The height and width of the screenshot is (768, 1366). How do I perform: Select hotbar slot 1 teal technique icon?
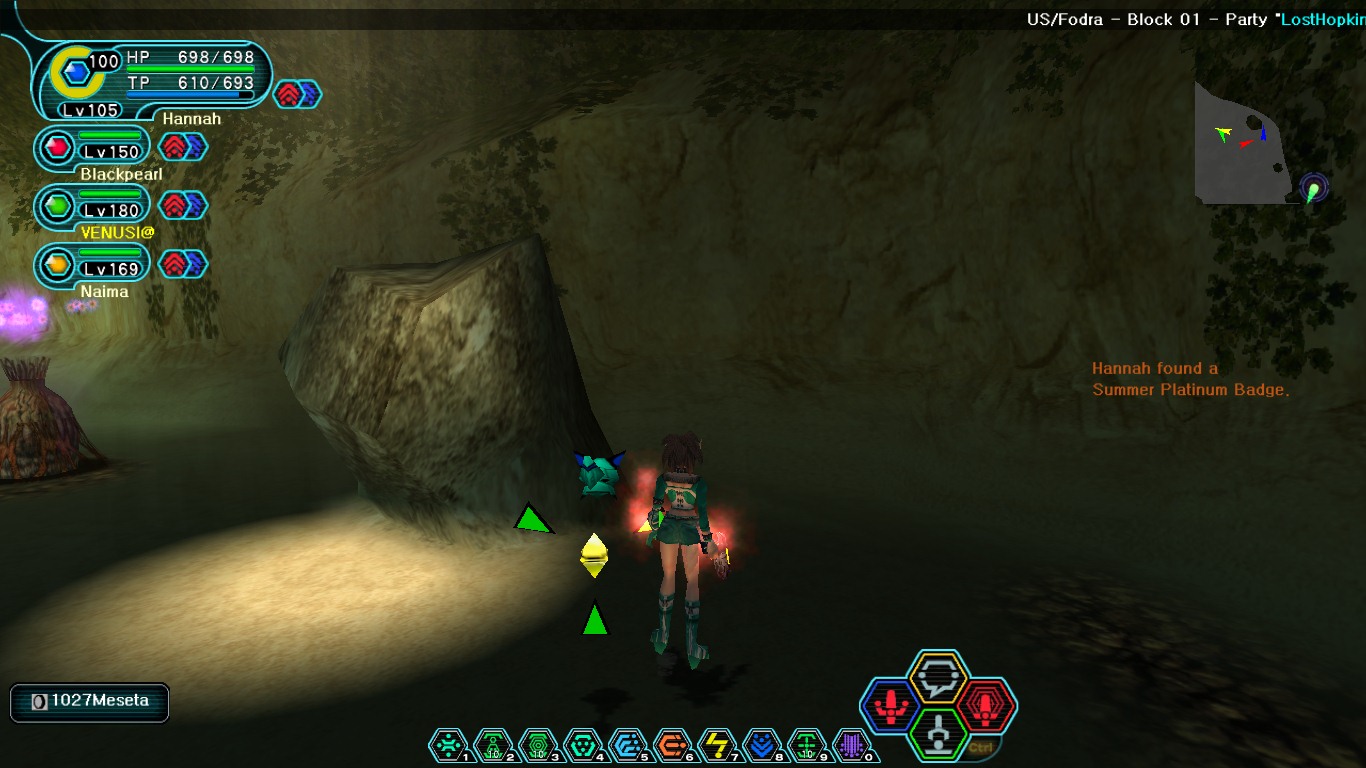tap(447, 744)
